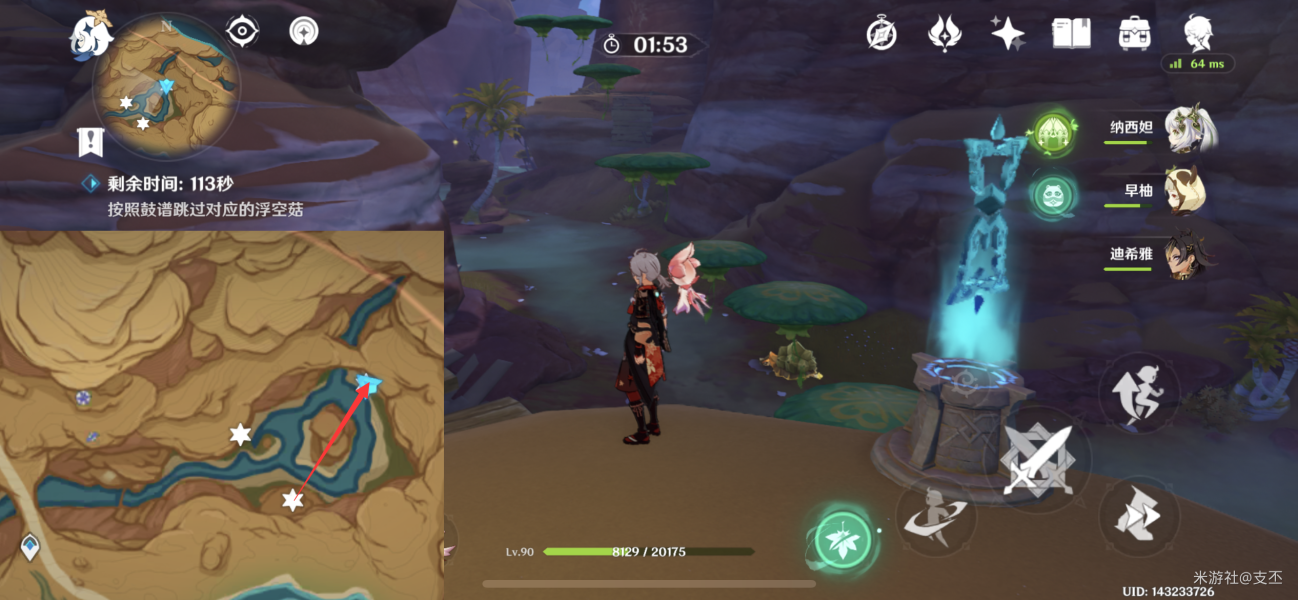Open the backpack inventory
1298x600 pixels.
[1134, 34]
